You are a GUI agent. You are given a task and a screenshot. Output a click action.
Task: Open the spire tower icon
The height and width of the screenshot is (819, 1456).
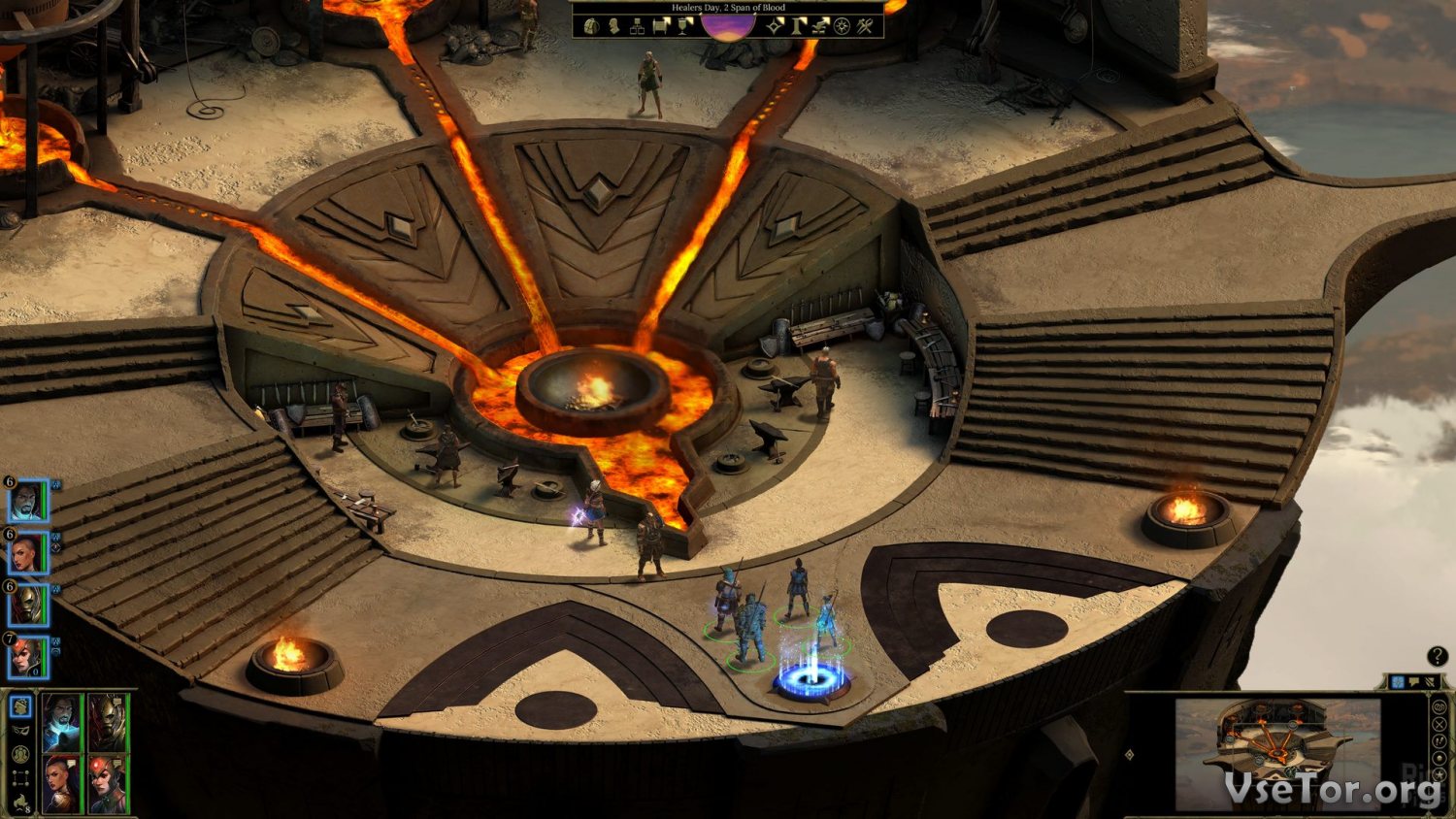pos(798,26)
